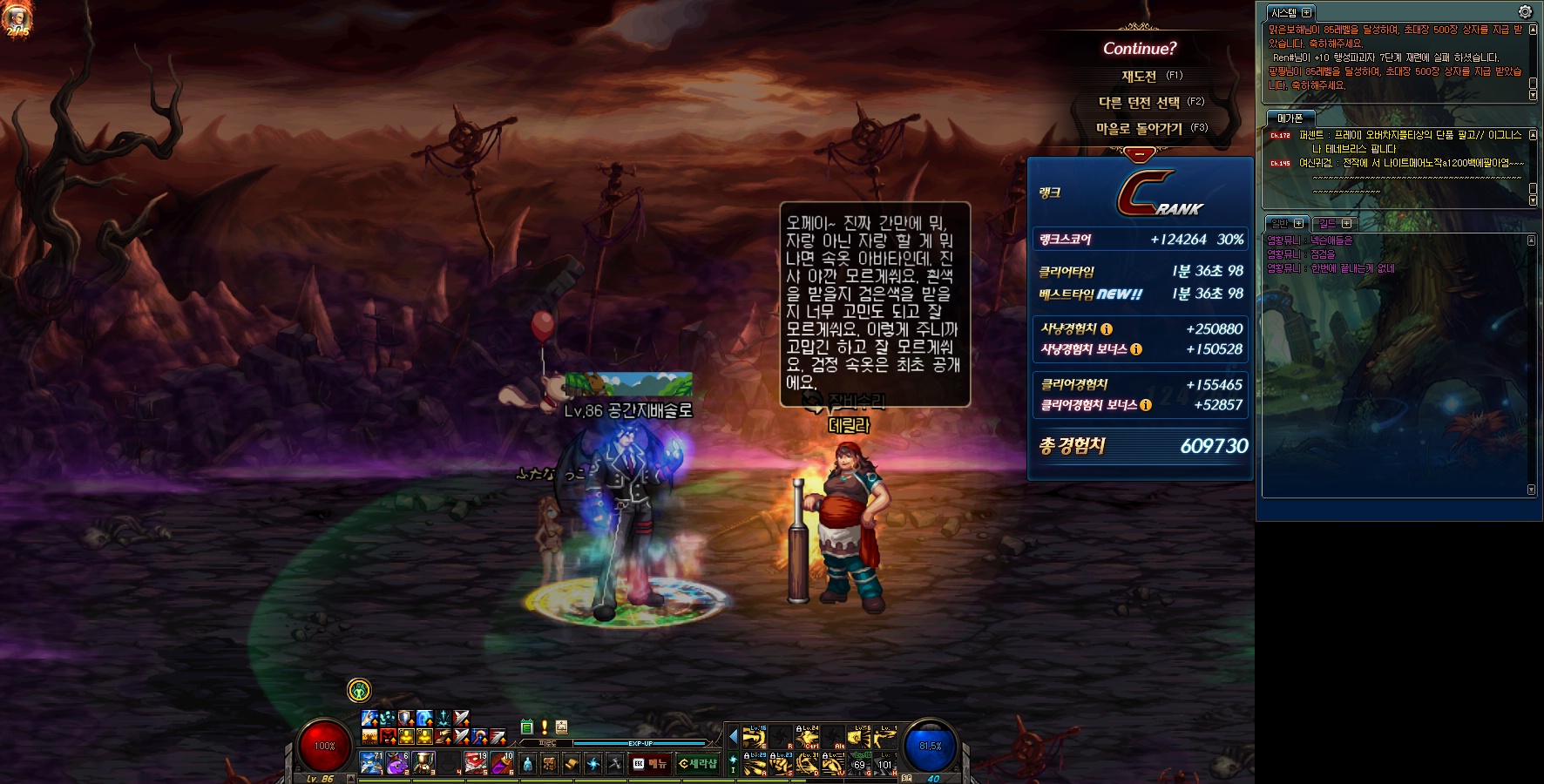Open the 세라샵 cash shop
The height and width of the screenshot is (784, 1544).
tap(697, 764)
